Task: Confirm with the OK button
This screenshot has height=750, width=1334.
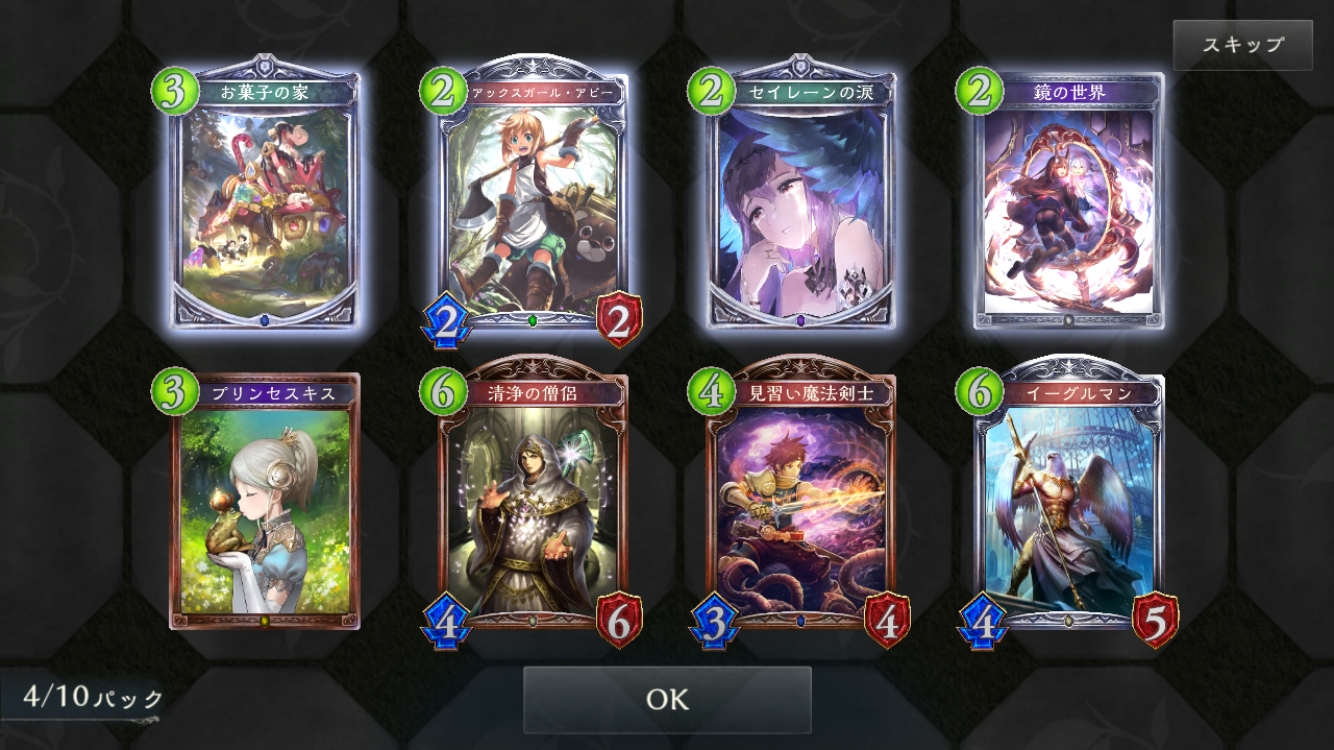Action: [x=667, y=699]
